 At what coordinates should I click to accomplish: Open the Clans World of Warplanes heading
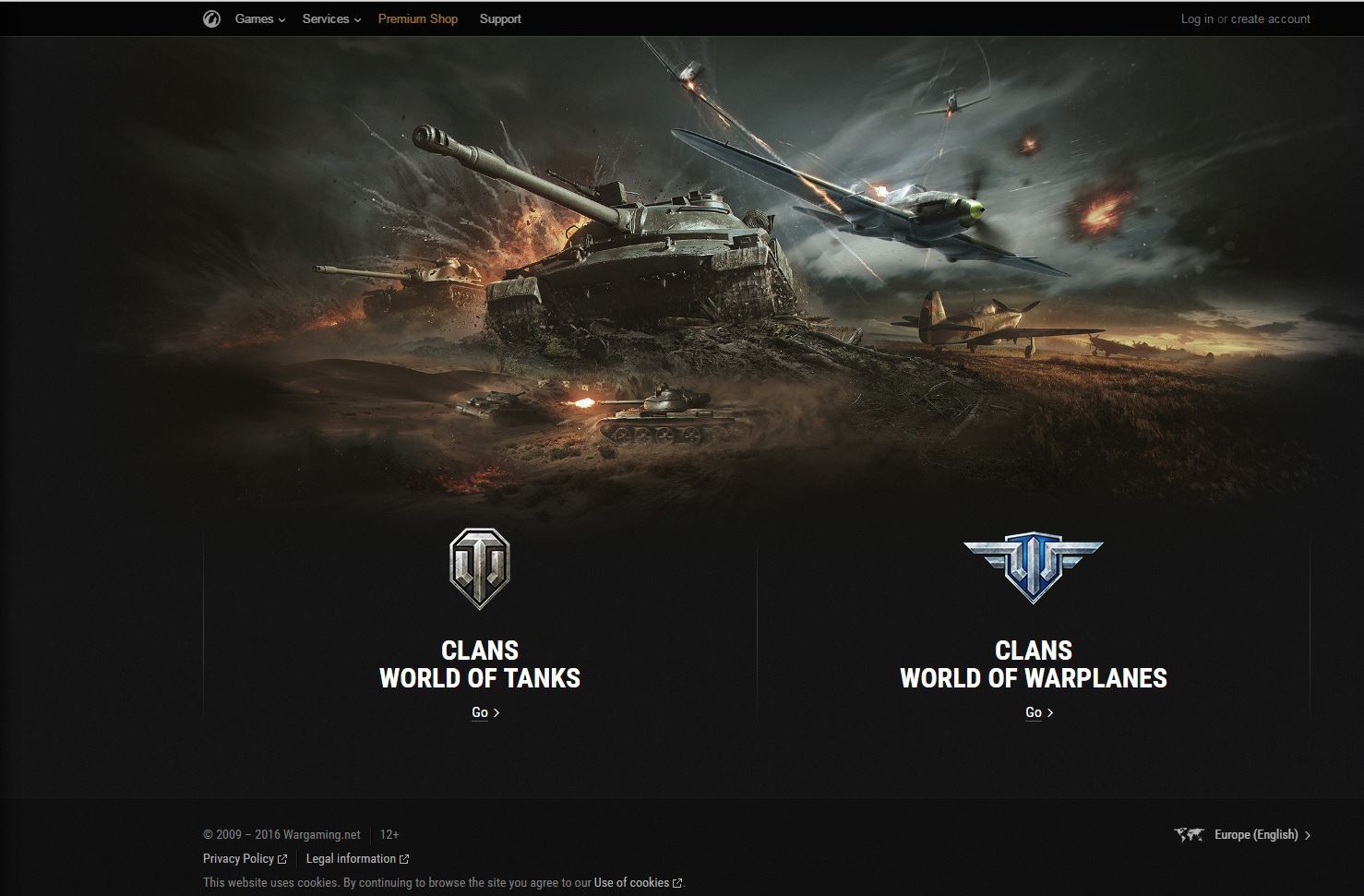tap(1033, 664)
